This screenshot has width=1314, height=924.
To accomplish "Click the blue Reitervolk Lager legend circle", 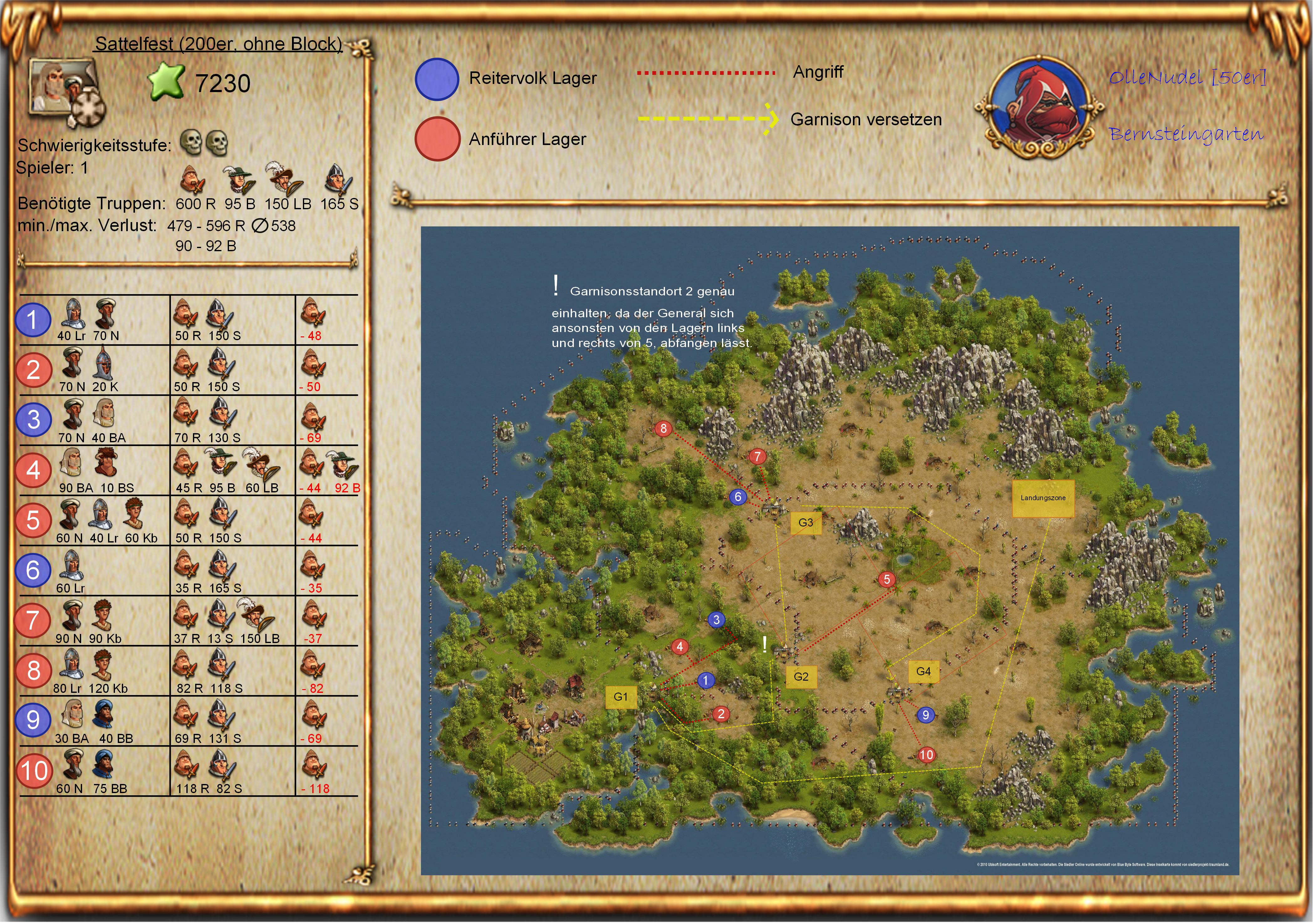I will (x=437, y=80).
